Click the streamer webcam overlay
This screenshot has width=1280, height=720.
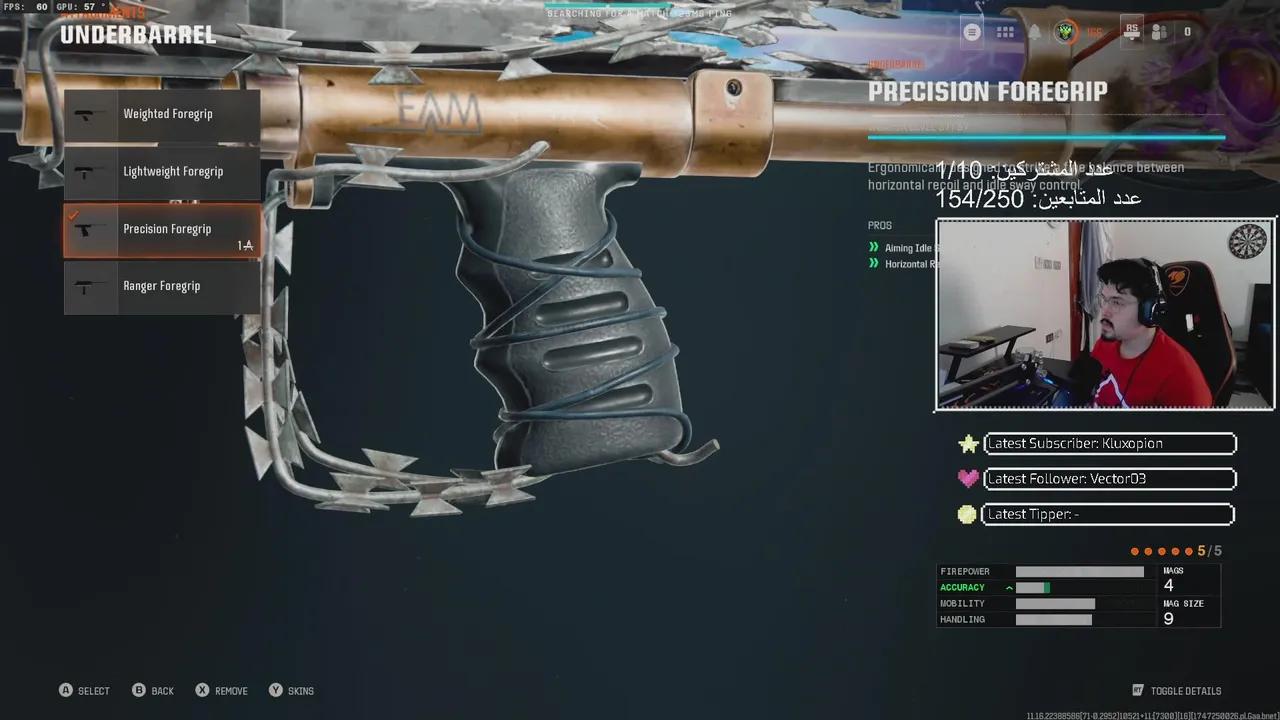click(1105, 315)
